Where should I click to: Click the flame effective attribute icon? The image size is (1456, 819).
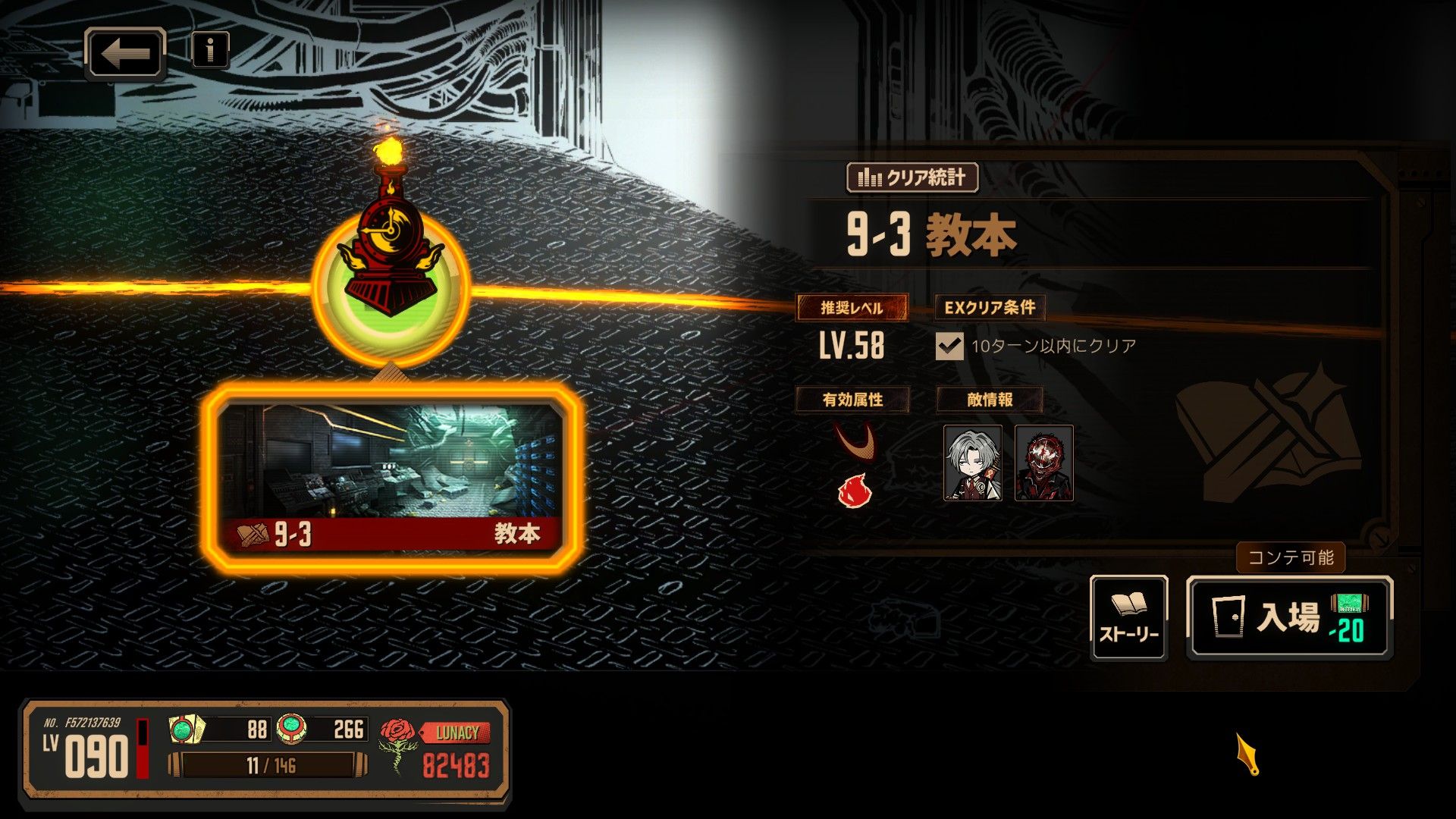854,490
